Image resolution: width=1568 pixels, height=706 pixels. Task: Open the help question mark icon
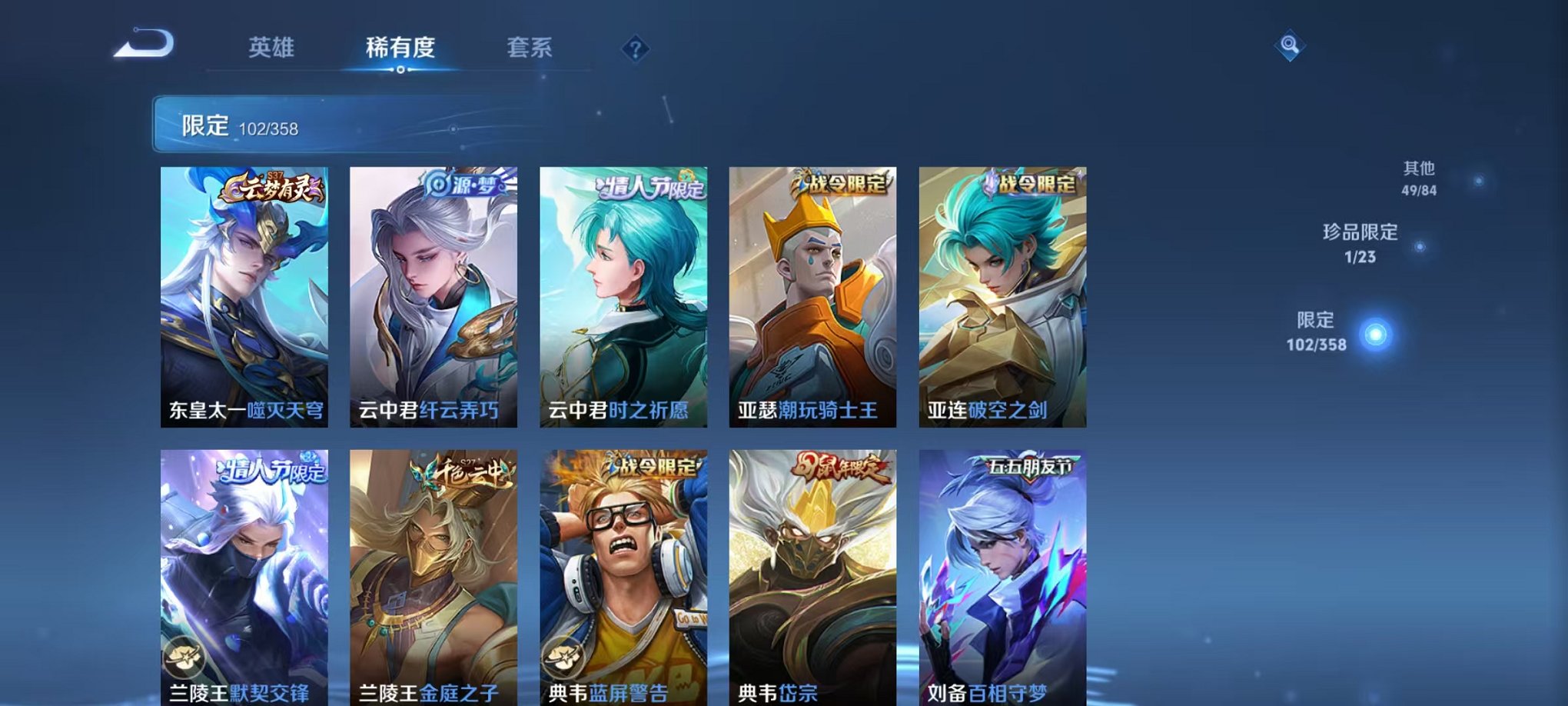click(x=635, y=48)
